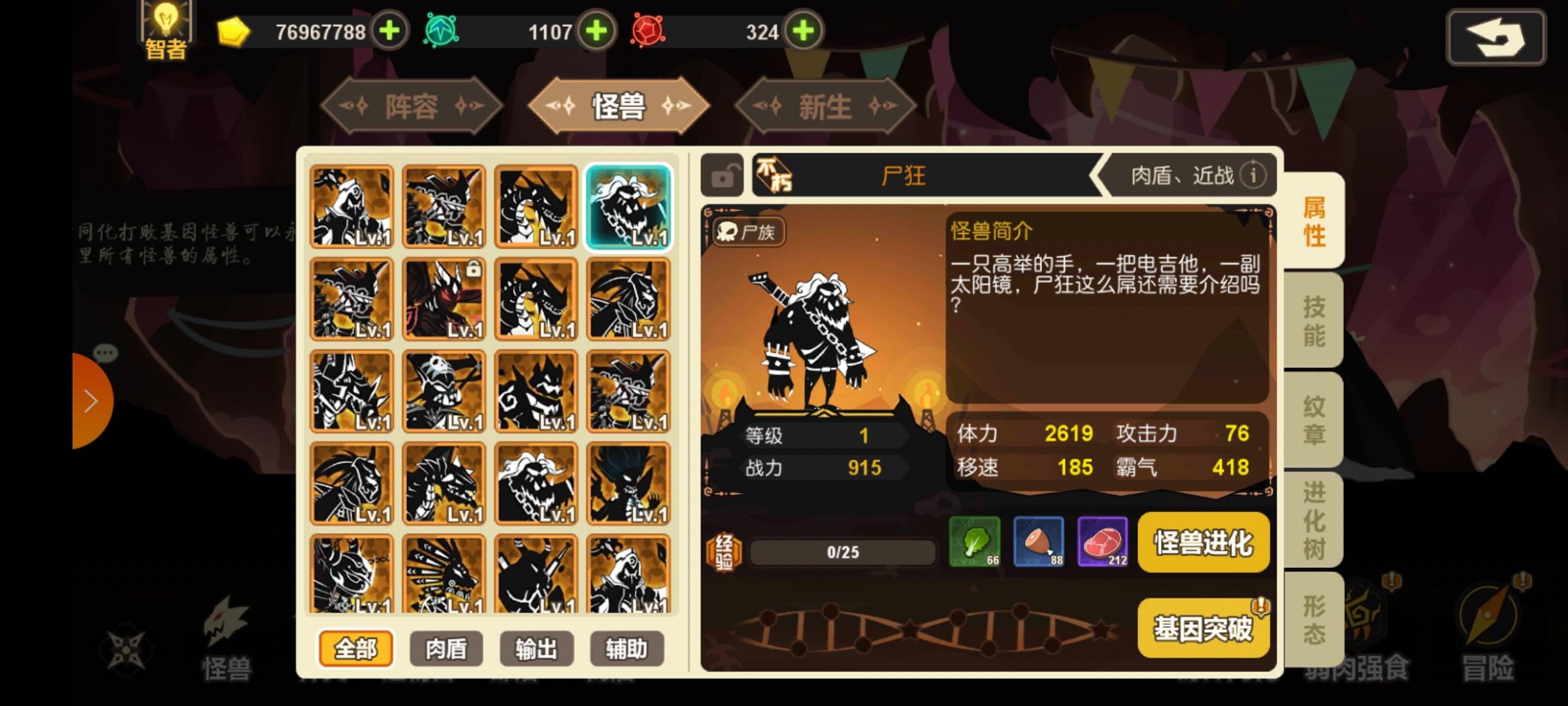The width and height of the screenshot is (1568, 706).
Task: Select the glowing 尸狂 monster thumbnail
Action: coord(627,207)
